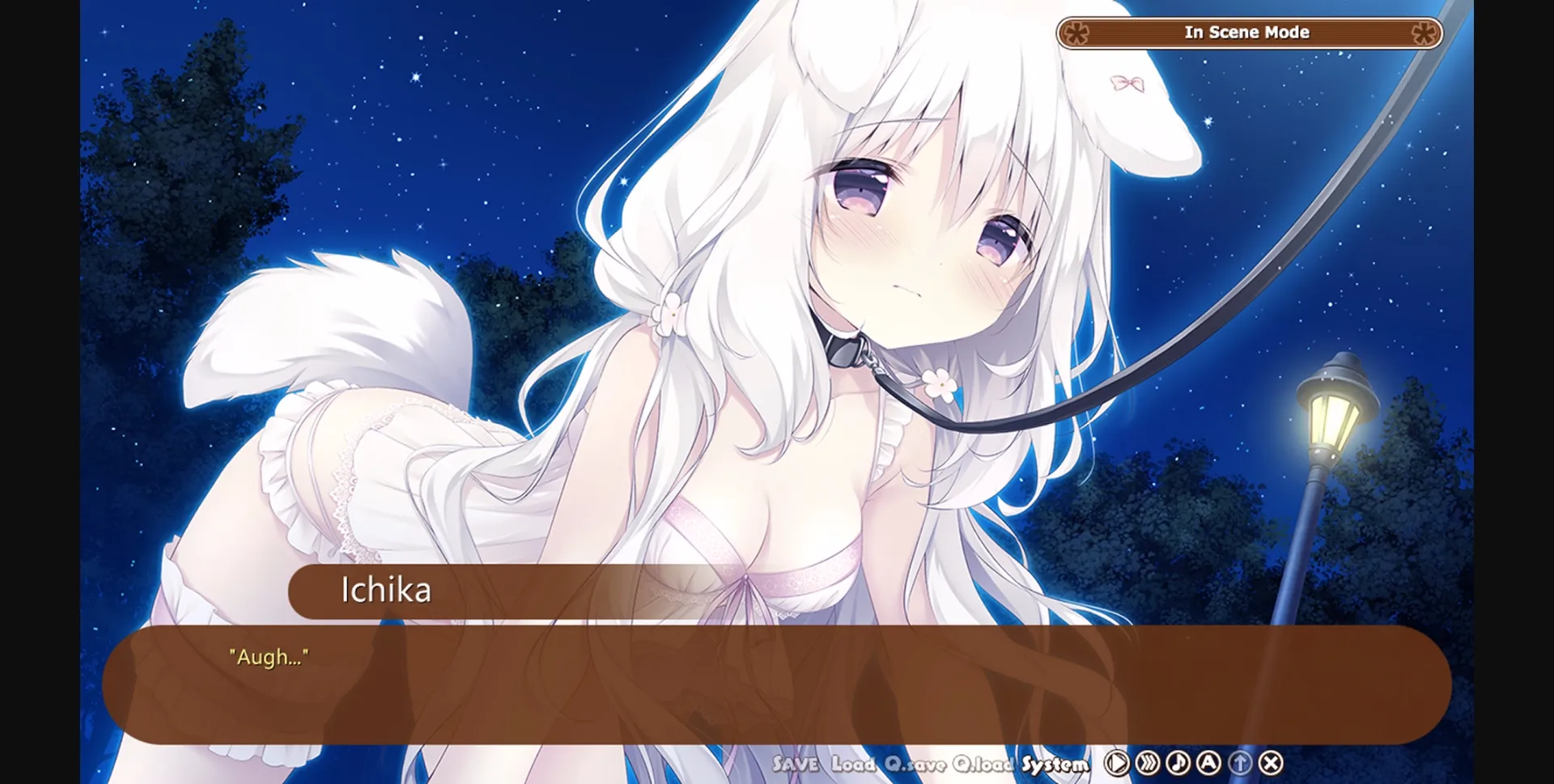Open the System menu
The height and width of the screenshot is (784, 1554).
(x=1054, y=763)
